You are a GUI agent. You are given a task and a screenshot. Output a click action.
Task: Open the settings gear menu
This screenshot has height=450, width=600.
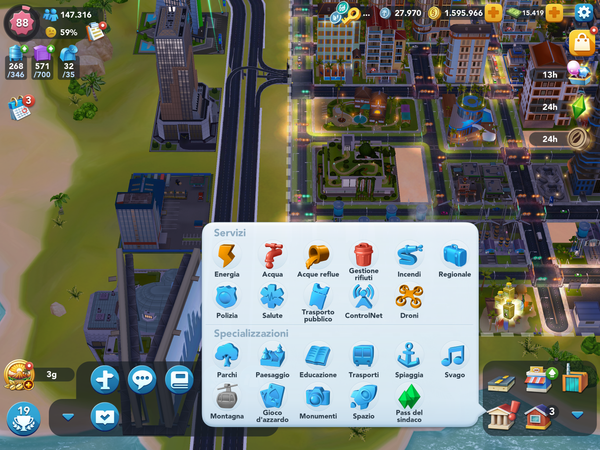coord(584,13)
